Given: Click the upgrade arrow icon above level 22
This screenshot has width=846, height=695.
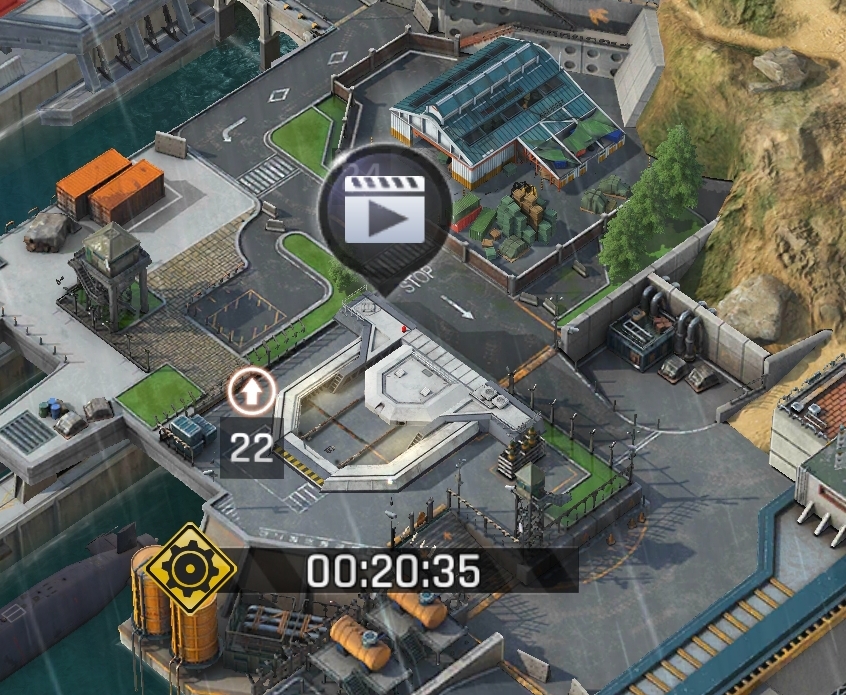Looking at the screenshot, I should (x=252, y=393).
